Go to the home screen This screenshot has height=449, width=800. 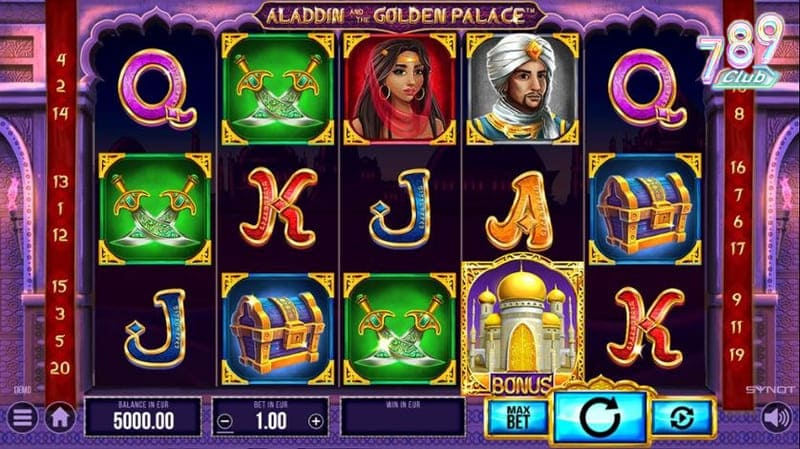61,416
